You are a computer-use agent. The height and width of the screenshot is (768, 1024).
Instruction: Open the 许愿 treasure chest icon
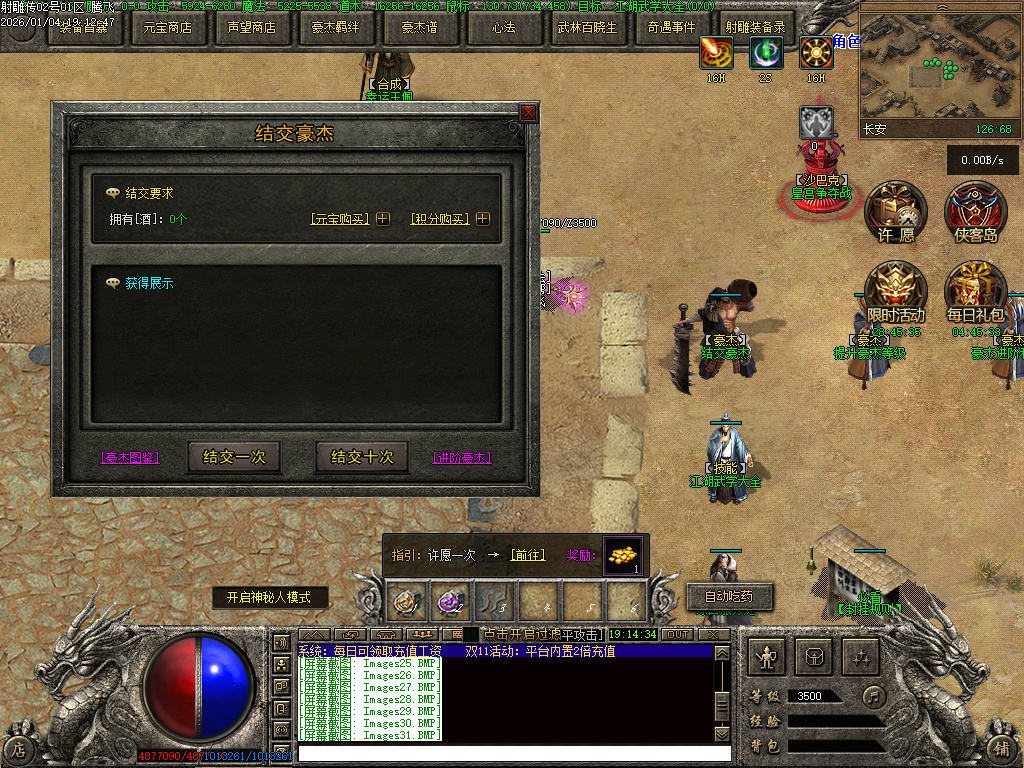(896, 210)
